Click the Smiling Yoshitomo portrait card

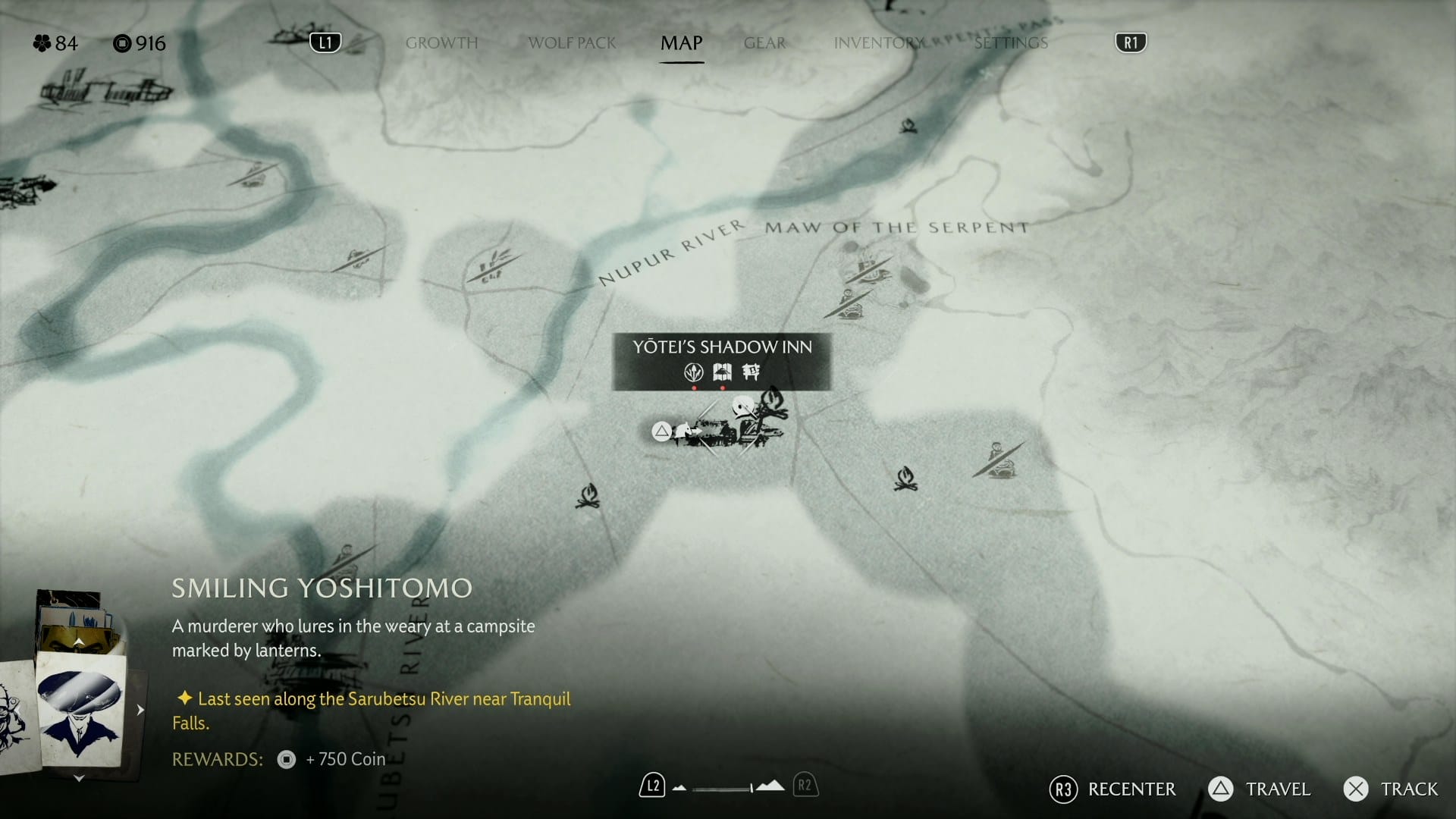coord(80,709)
